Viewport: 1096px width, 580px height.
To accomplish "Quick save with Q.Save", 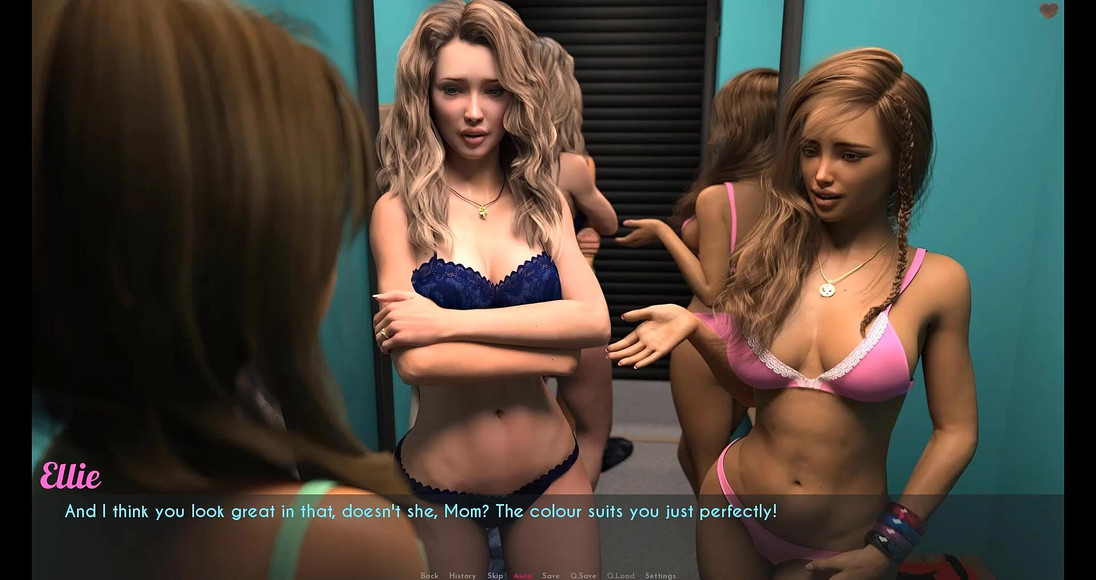I will click(583, 575).
